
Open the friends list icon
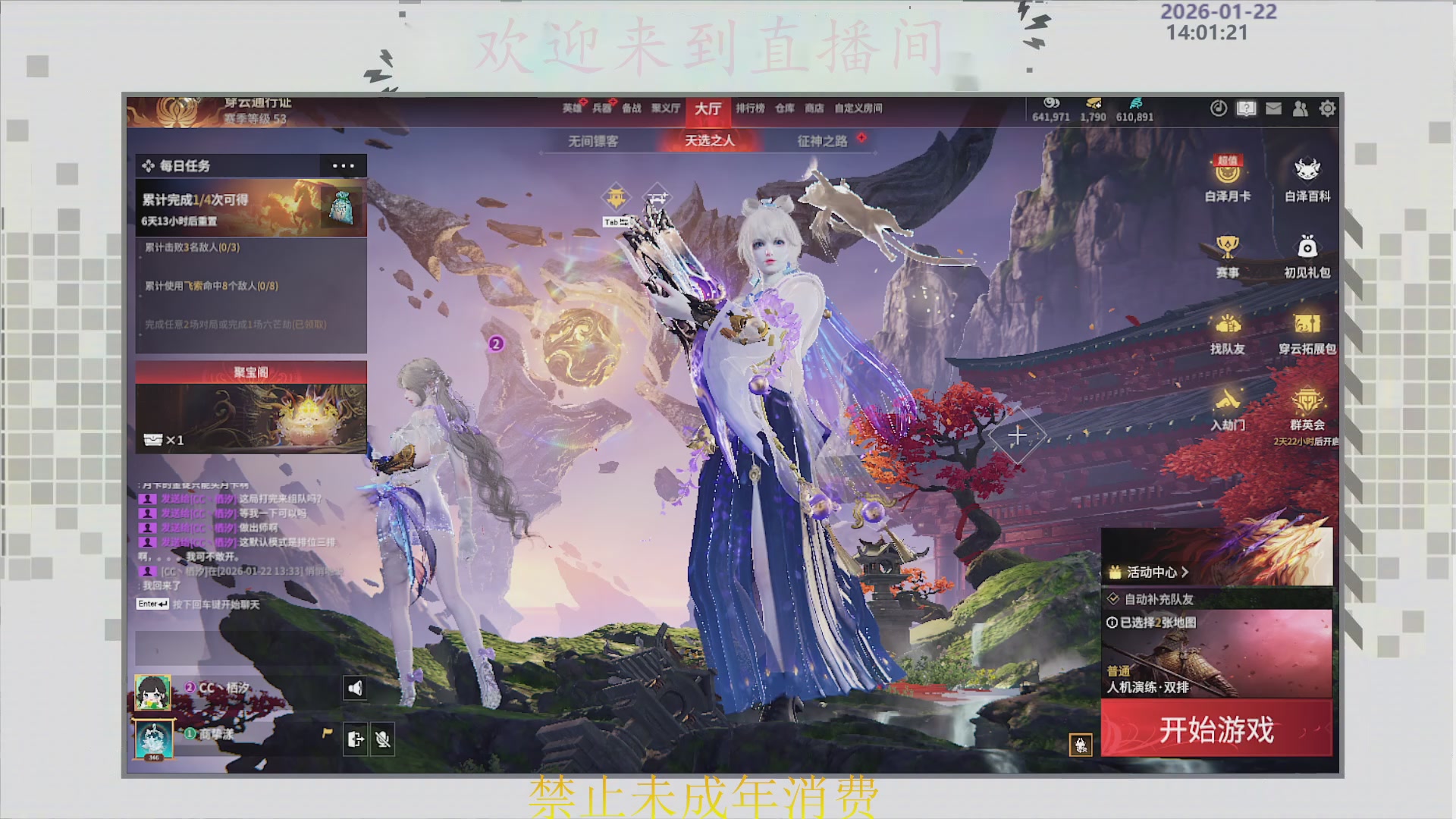pyautogui.click(x=1300, y=109)
